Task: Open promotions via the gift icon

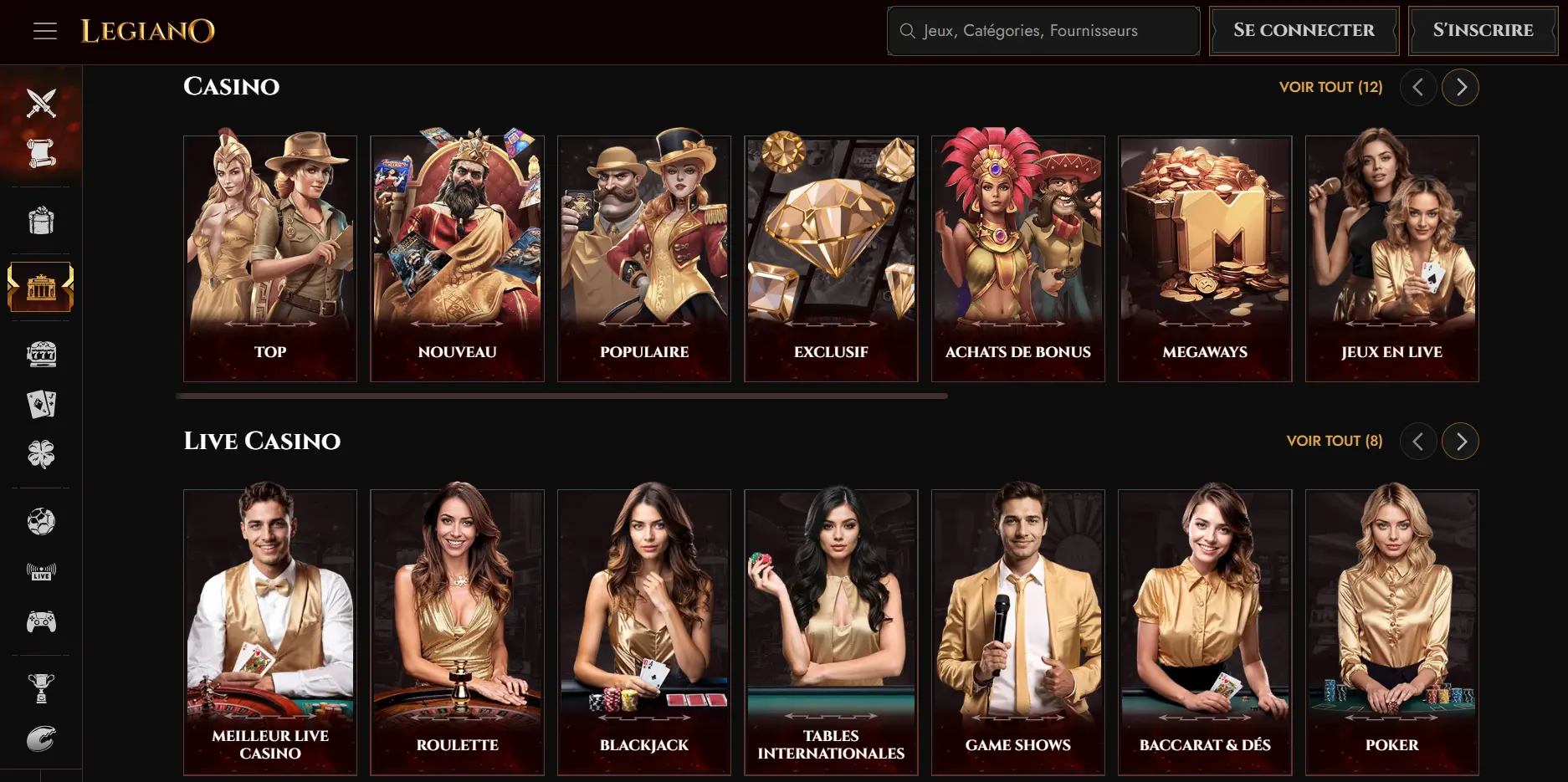Action: click(x=40, y=220)
